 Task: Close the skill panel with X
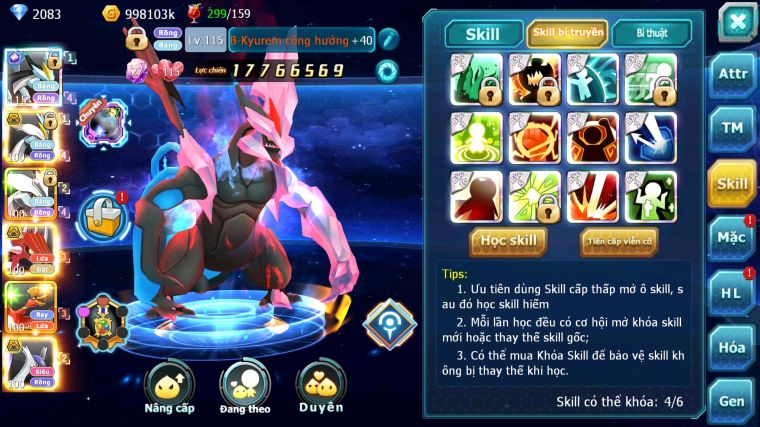tap(735, 22)
